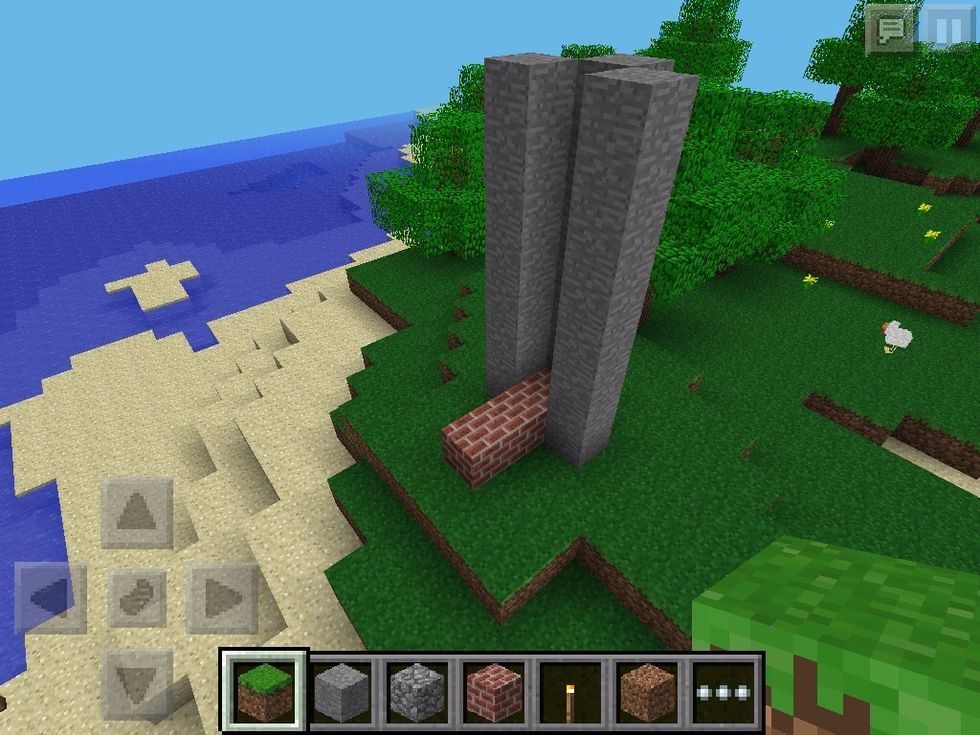980x735 pixels.
Task: Tap the D-pad right arrow
Action: 222,599
